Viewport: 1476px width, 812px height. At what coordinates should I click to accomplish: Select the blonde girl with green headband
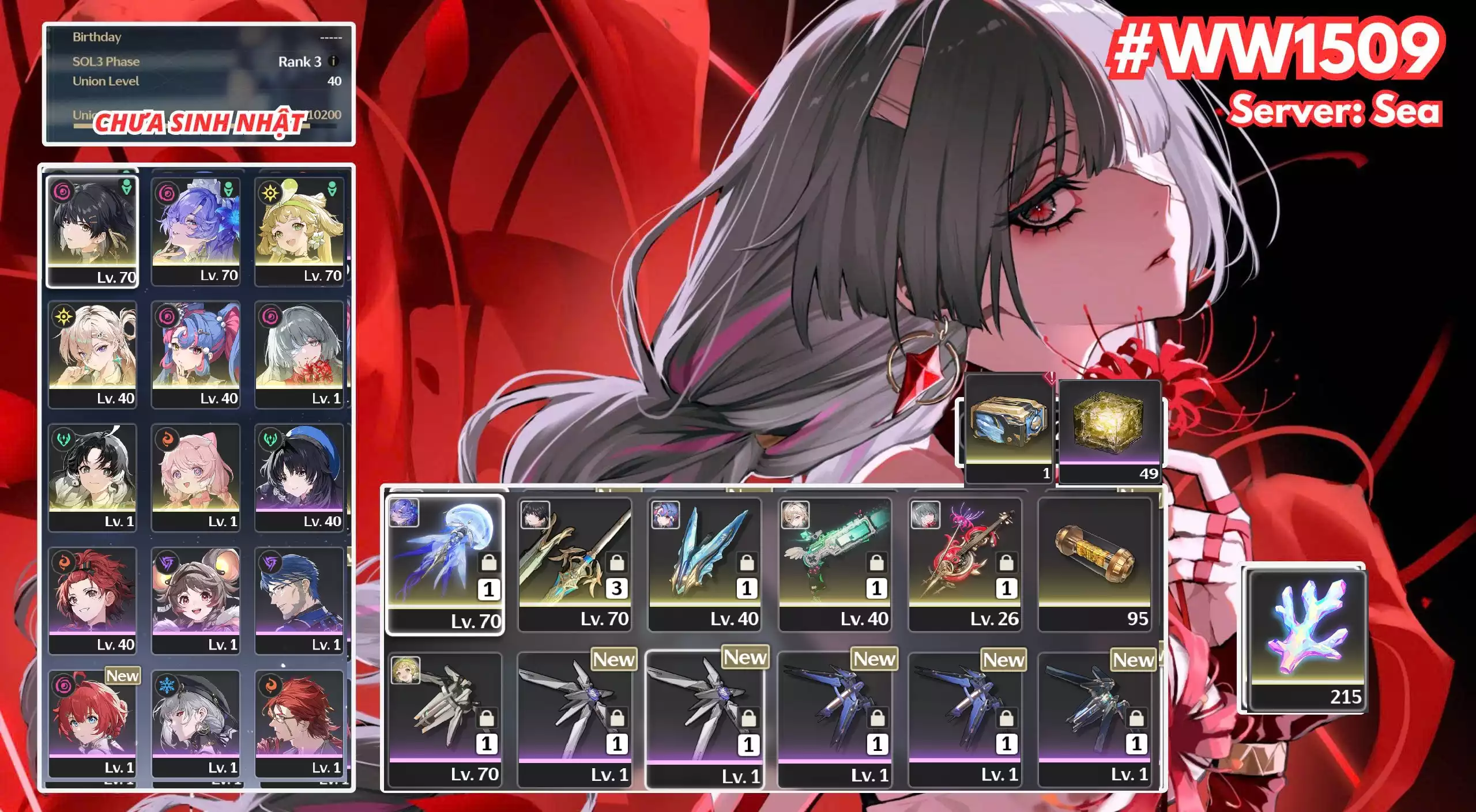click(299, 231)
